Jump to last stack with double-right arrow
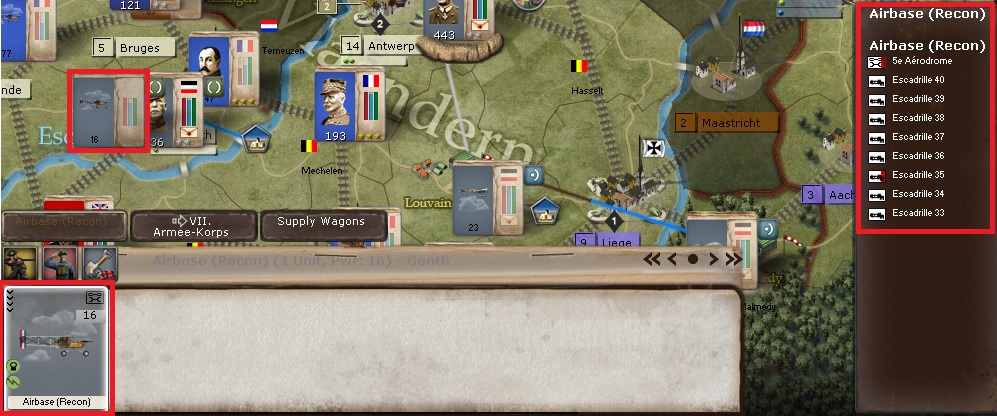997x416 pixels. pyautogui.click(x=733, y=259)
